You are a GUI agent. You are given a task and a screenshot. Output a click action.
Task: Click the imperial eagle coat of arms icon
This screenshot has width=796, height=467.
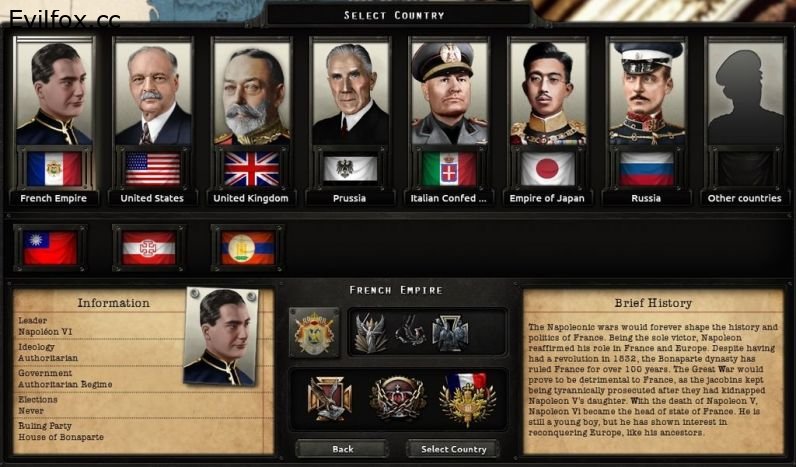(x=313, y=333)
